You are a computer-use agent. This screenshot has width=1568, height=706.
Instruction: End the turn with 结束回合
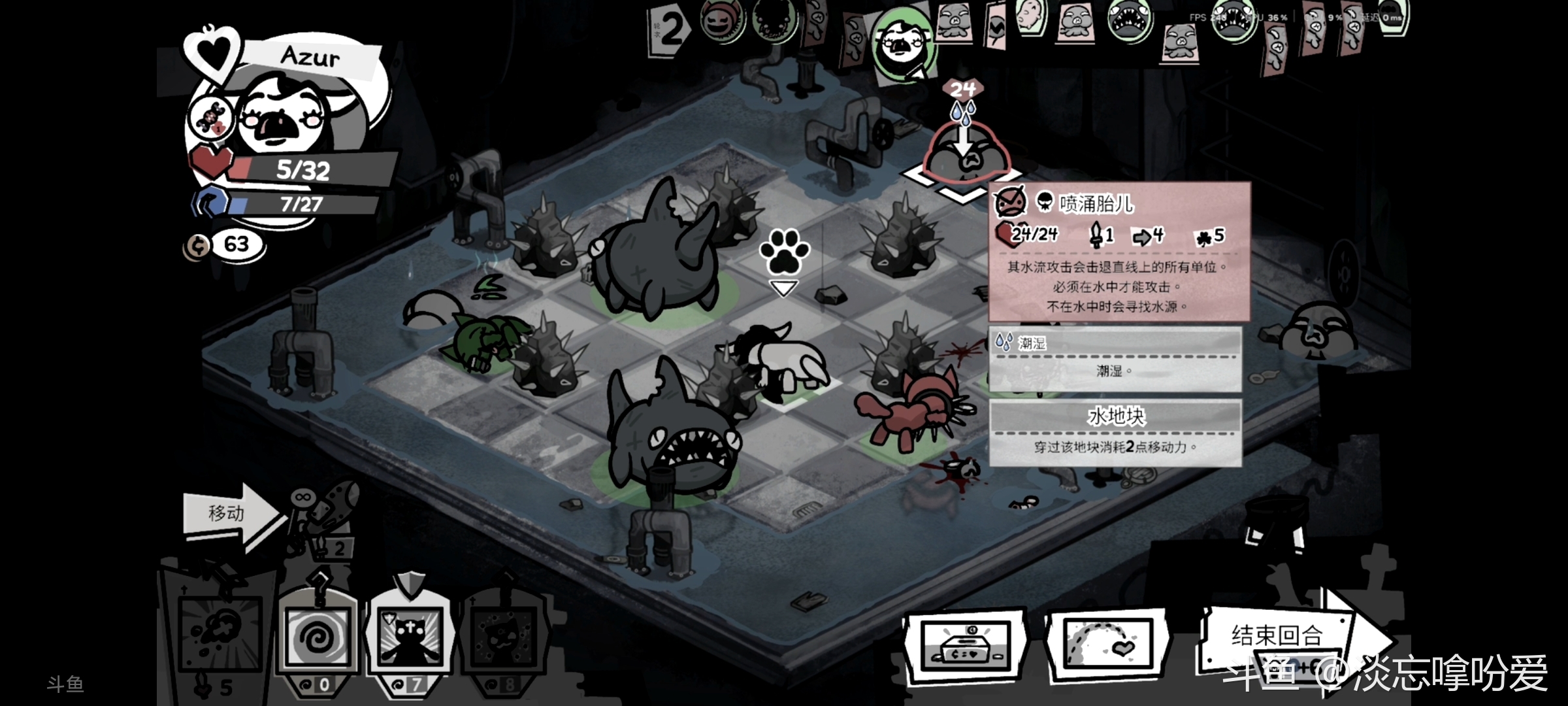(1277, 636)
